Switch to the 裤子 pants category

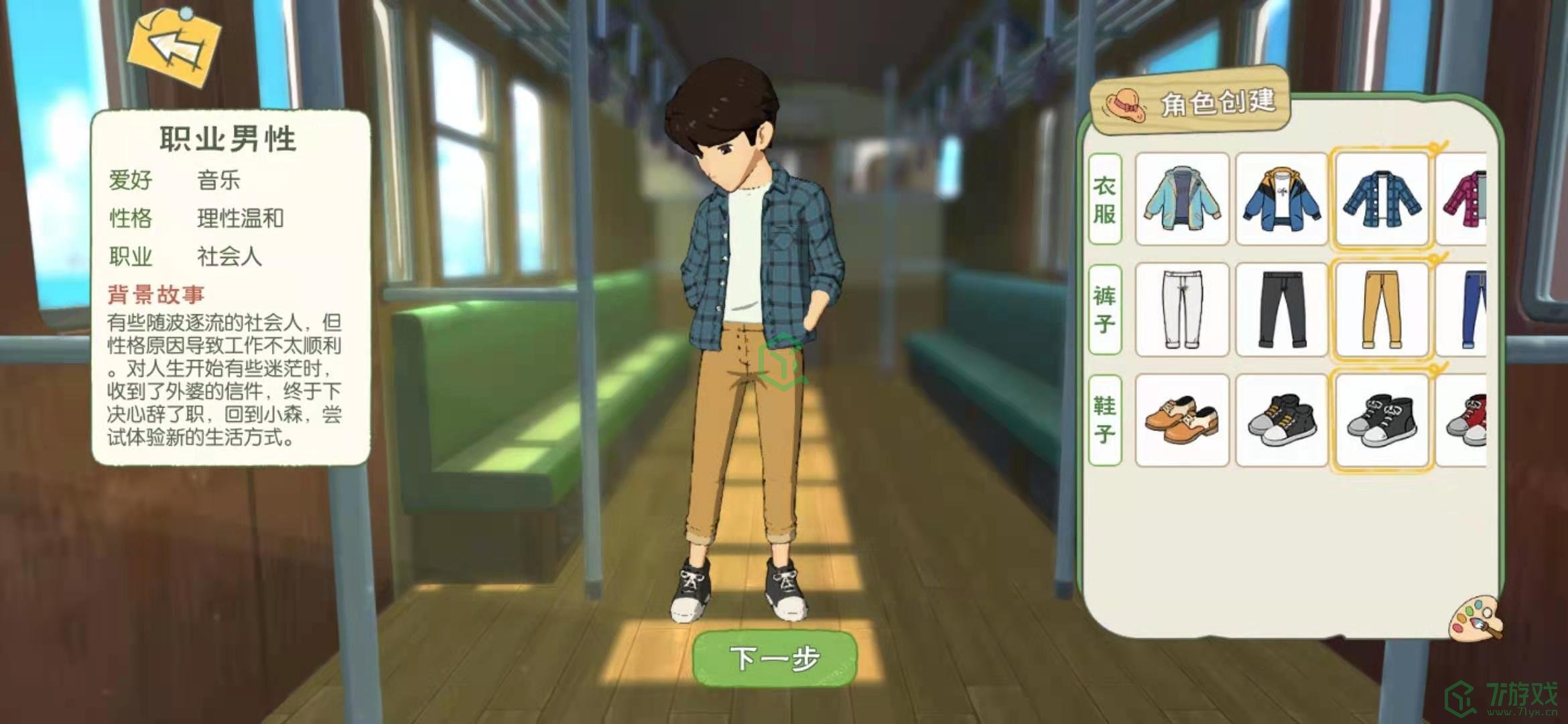1105,309
